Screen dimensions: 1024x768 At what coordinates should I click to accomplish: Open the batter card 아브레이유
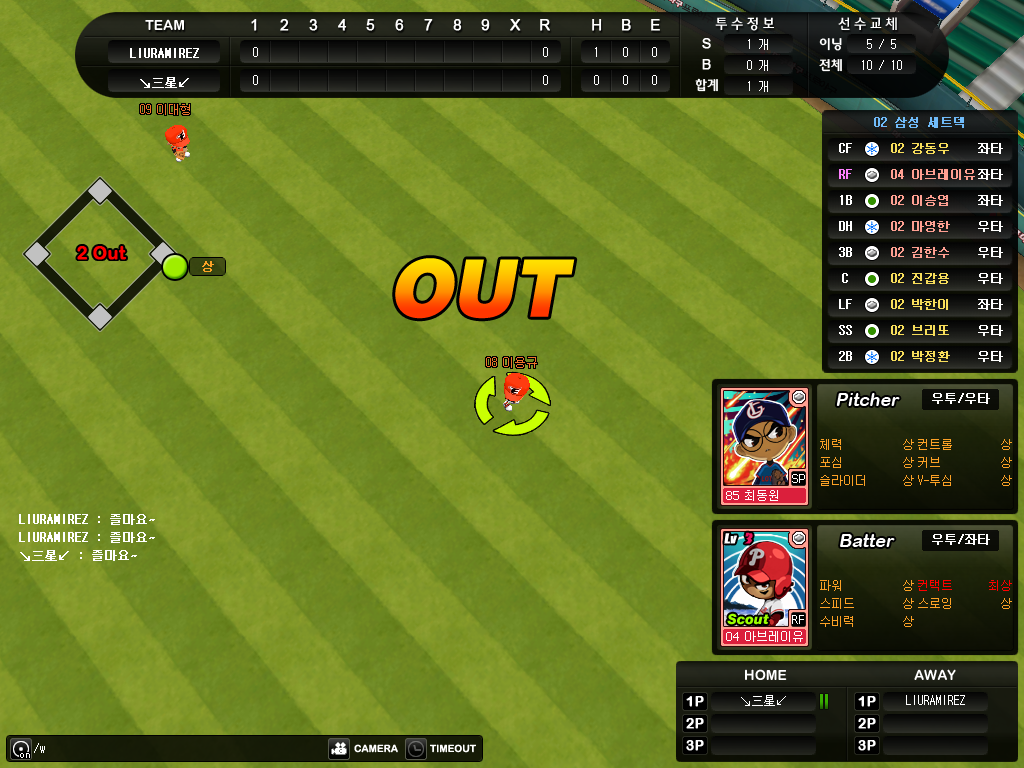click(x=765, y=587)
